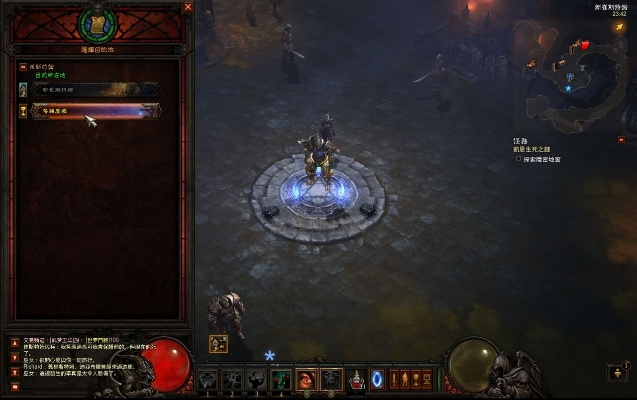The width and height of the screenshot is (637, 400).
Task: Use the red health potion slot
Action: 355,380
